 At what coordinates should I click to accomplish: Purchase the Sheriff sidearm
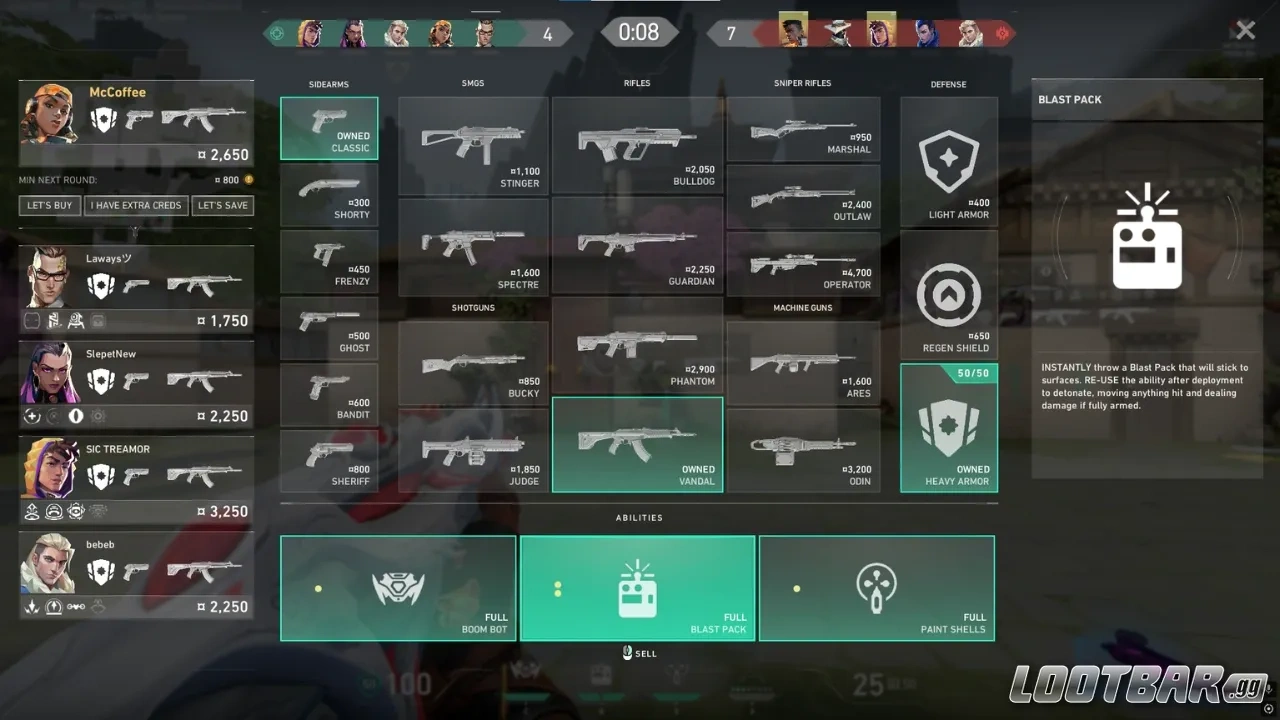coord(329,460)
